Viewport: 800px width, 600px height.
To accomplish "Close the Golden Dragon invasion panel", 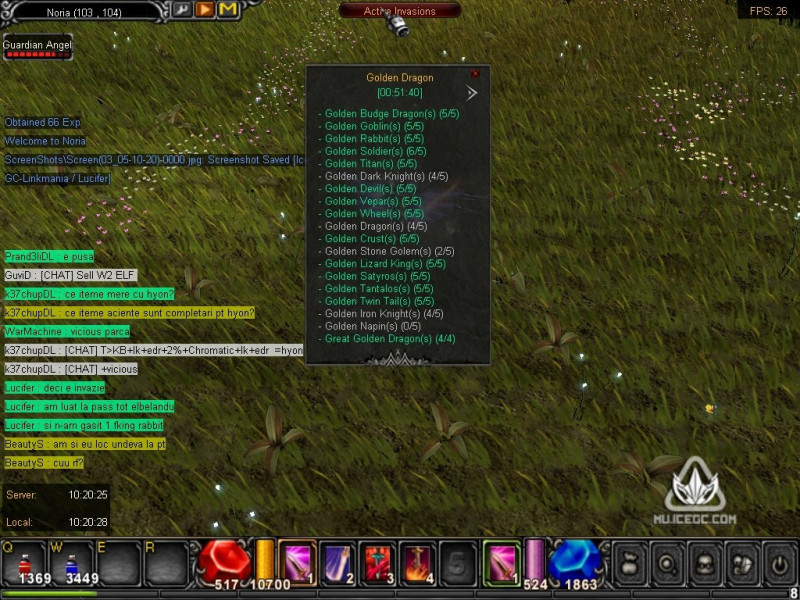I will (475, 73).
